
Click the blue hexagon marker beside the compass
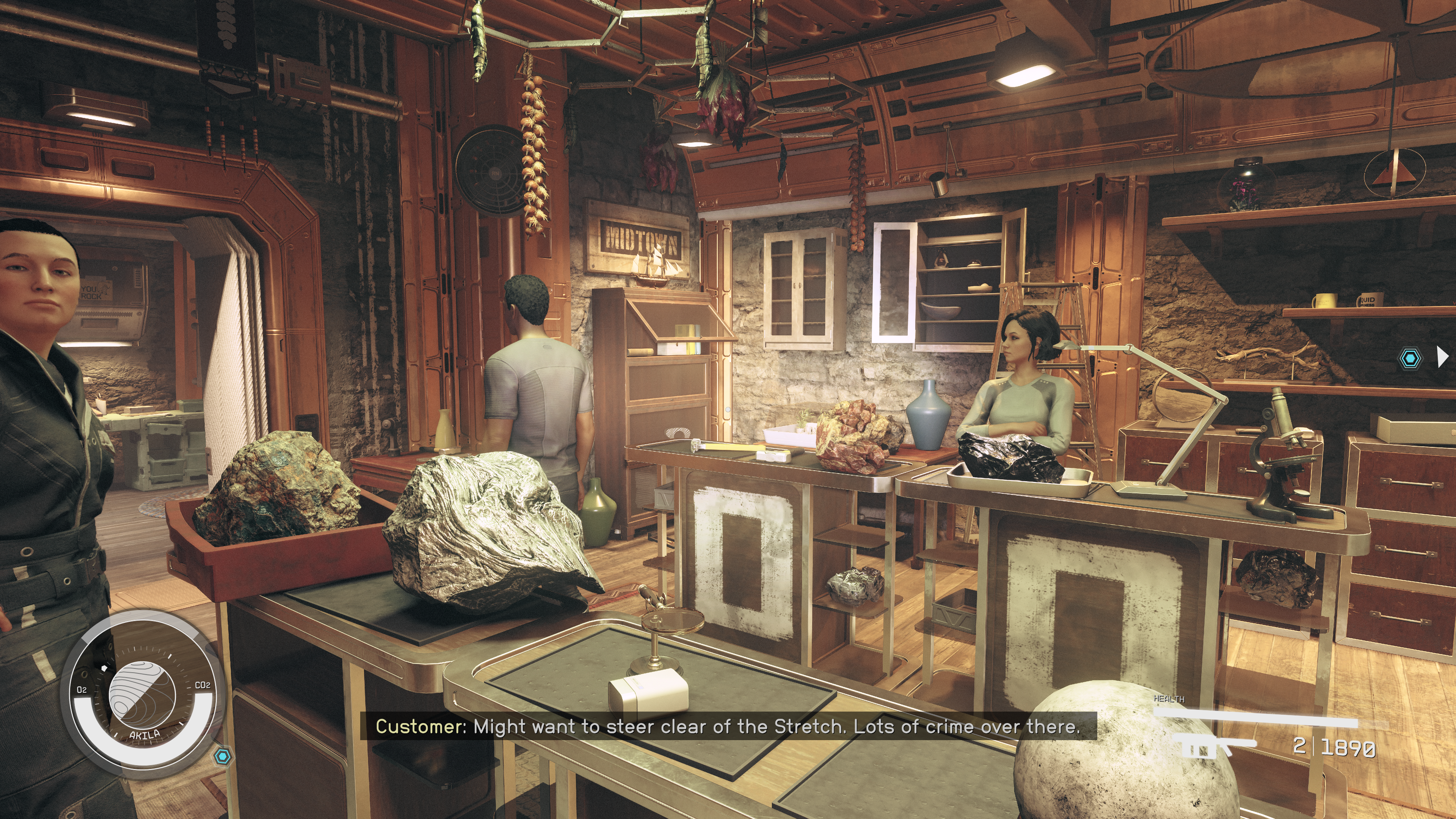(x=223, y=756)
